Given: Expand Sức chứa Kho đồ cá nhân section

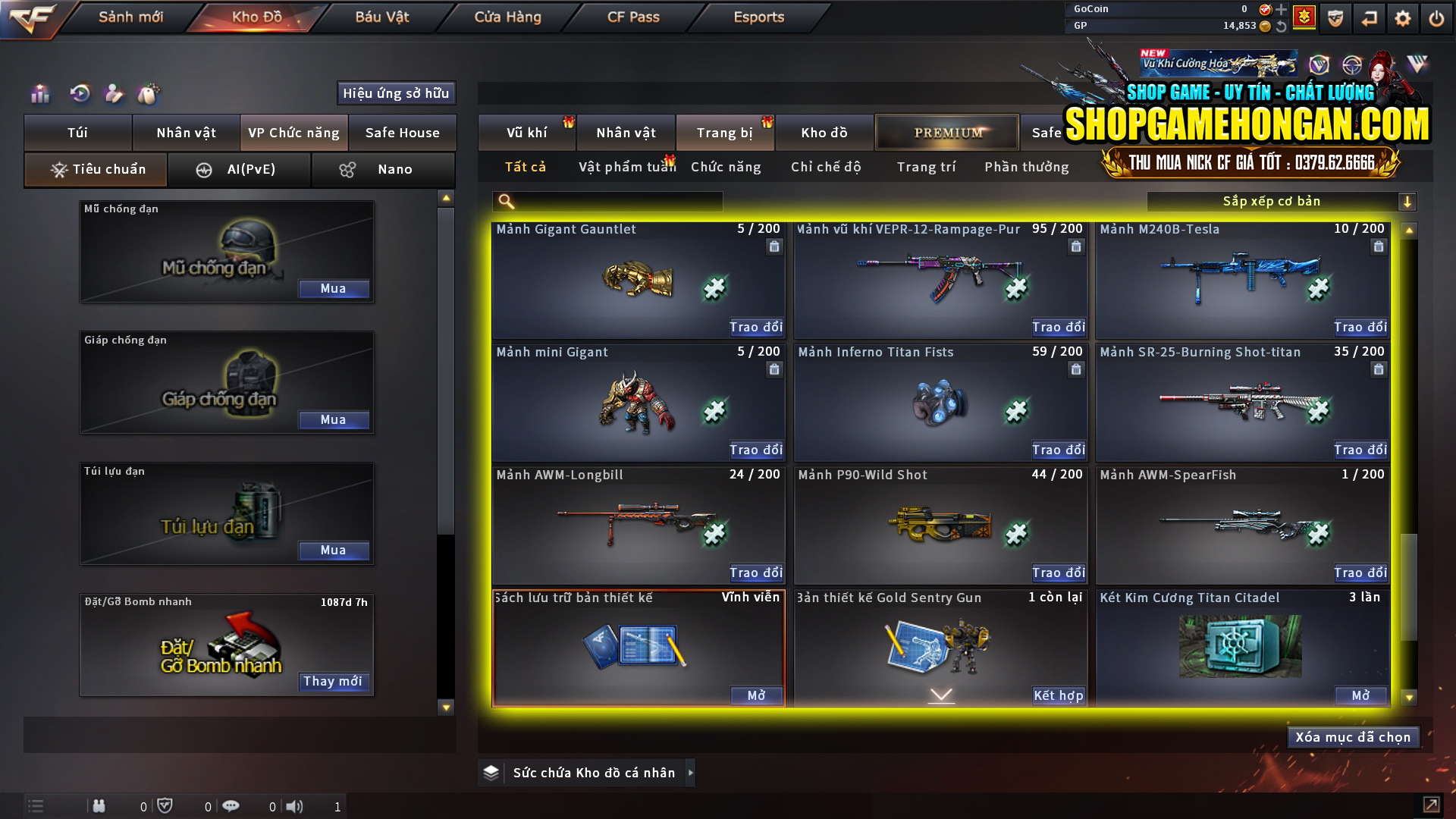Looking at the screenshot, I should click(691, 773).
